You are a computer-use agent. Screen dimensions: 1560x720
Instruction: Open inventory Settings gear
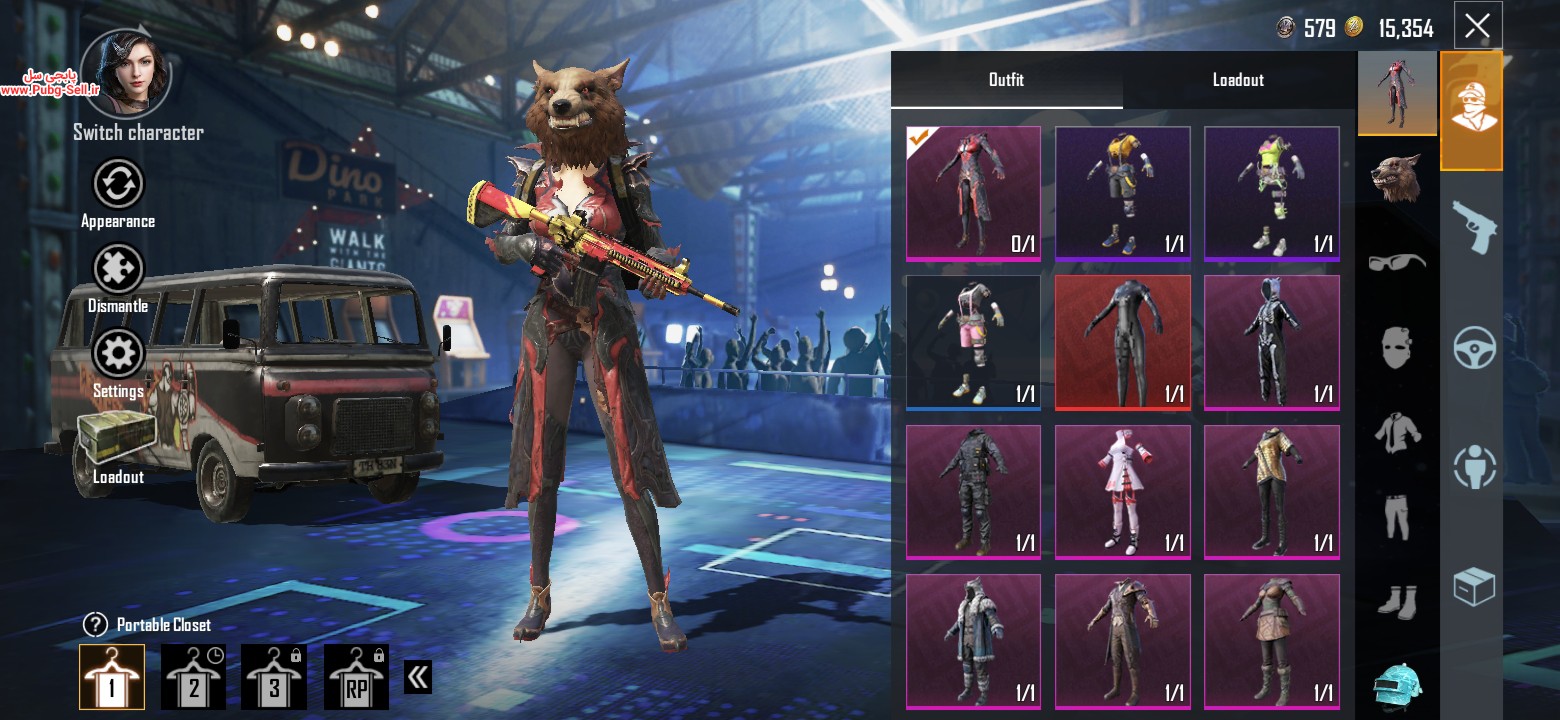point(118,355)
